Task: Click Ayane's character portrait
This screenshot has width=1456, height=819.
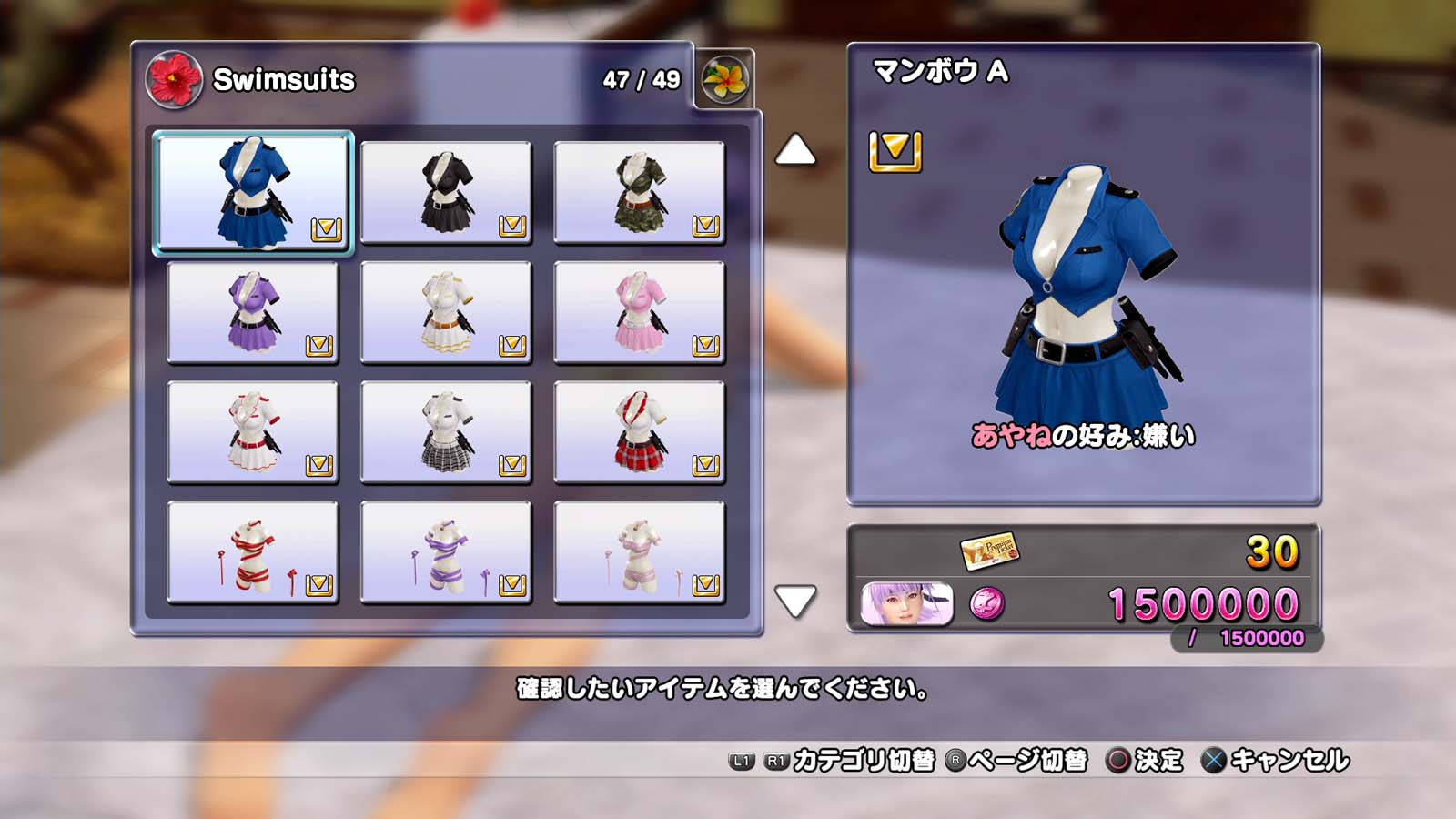Action: pos(906,604)
